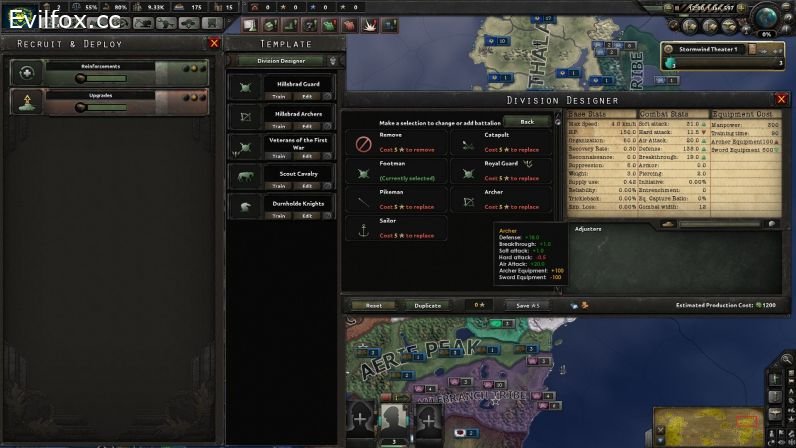This screenshot has width=796, height=448.
Task: Close the Recruit & Deploy panel
Action: pyautogui.click(x=214, y=44)
